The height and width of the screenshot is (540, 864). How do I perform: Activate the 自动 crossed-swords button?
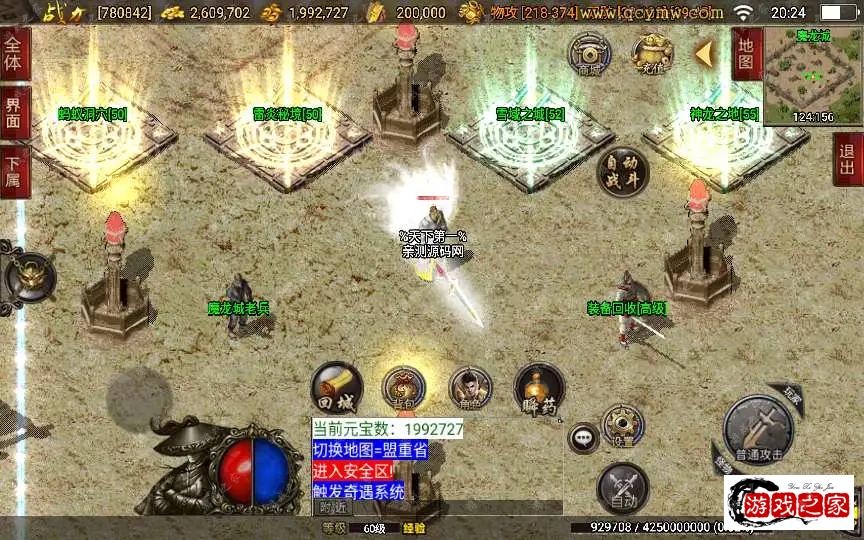pos(622,489)
